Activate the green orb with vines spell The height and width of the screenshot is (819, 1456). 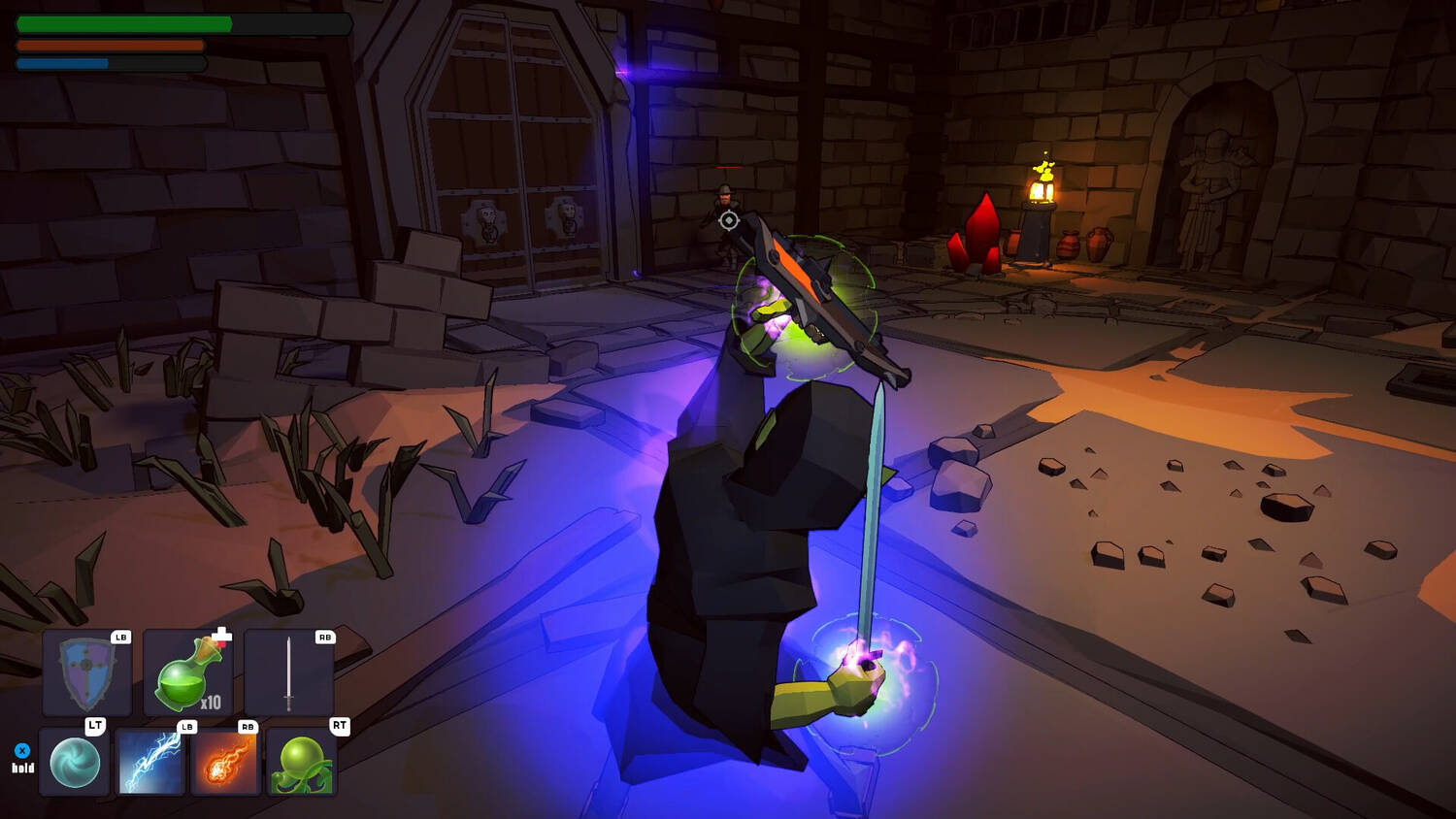(301, 762)
